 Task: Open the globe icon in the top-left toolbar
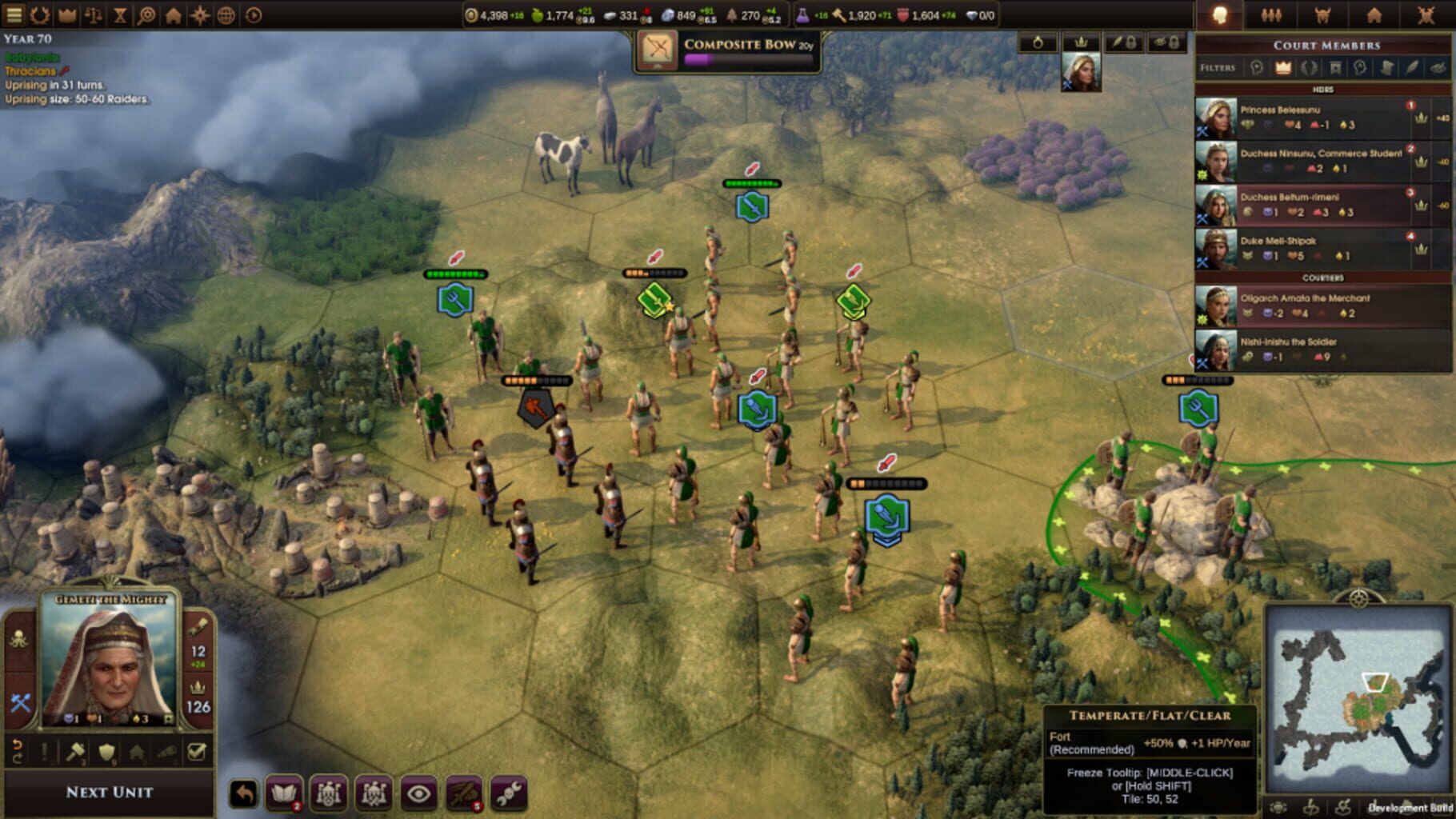point(226,14)
